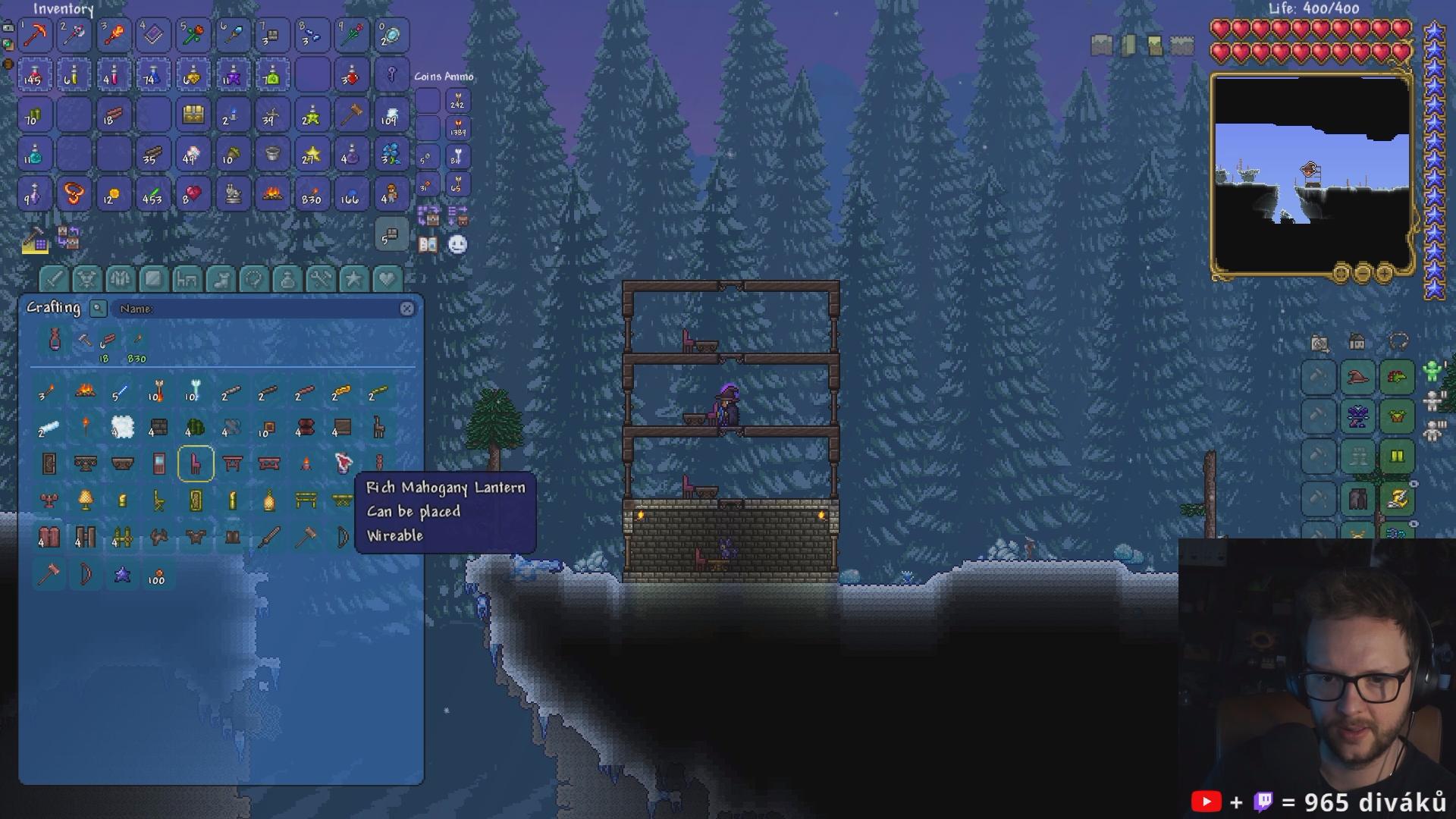Switch to the furniture filter tab

click(187, 279)
